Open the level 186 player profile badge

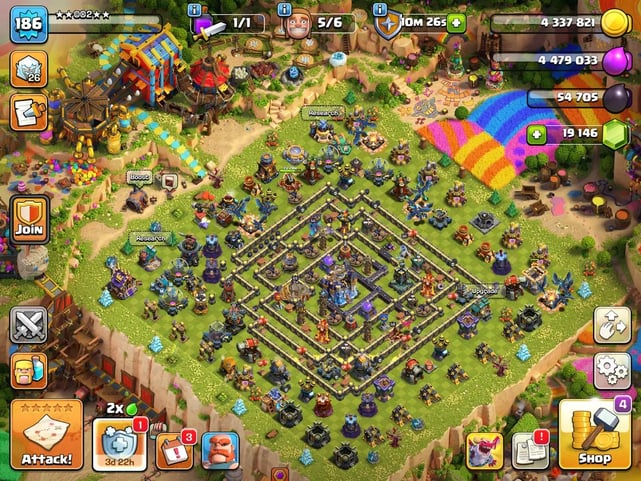(x=28, y=22)
